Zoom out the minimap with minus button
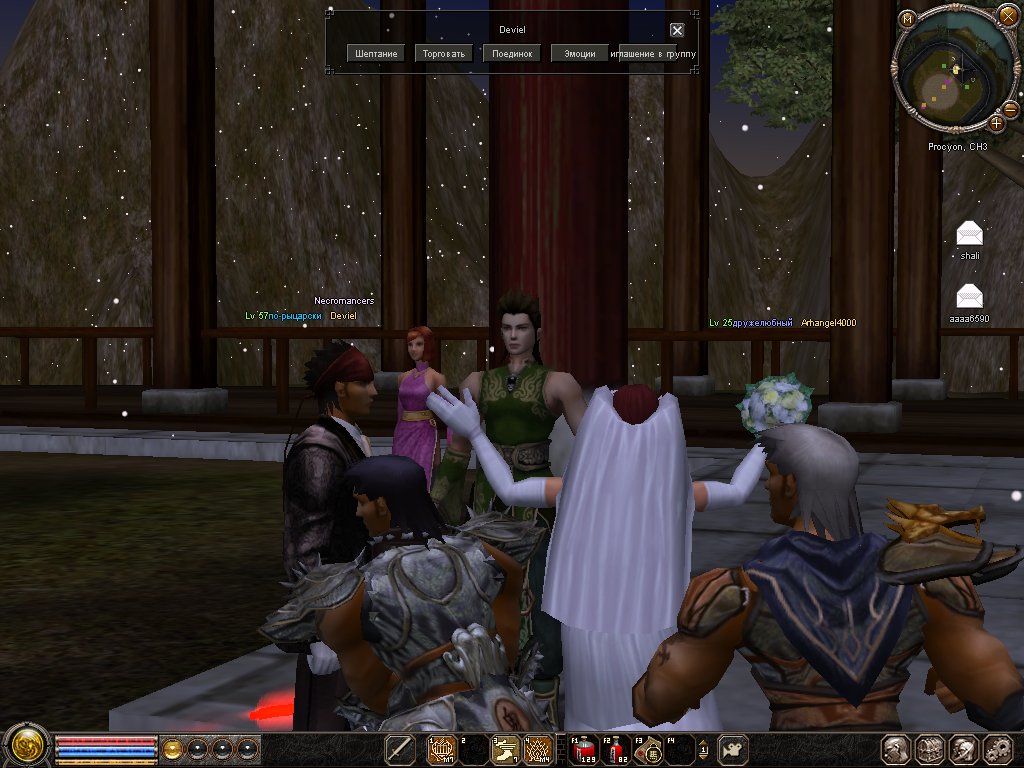 (x=1012, y=108)
